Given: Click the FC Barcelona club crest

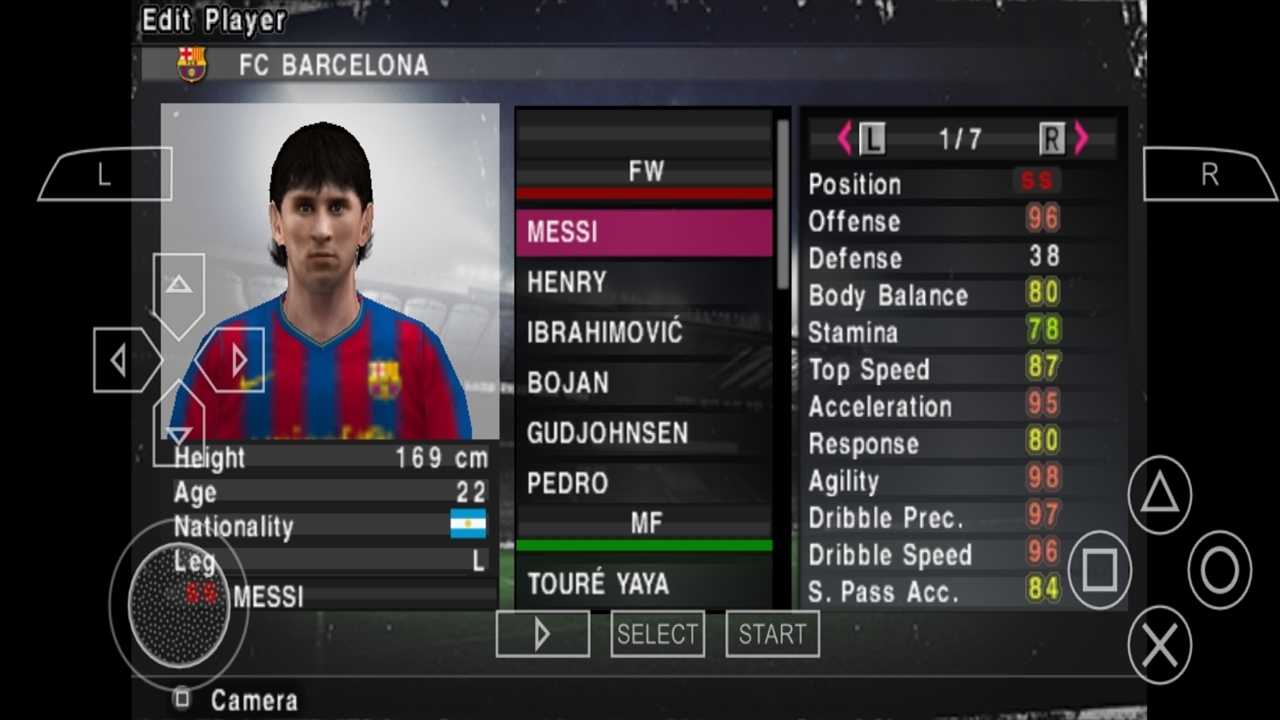Looking at the screenshot, I should [x=191, y=66].
